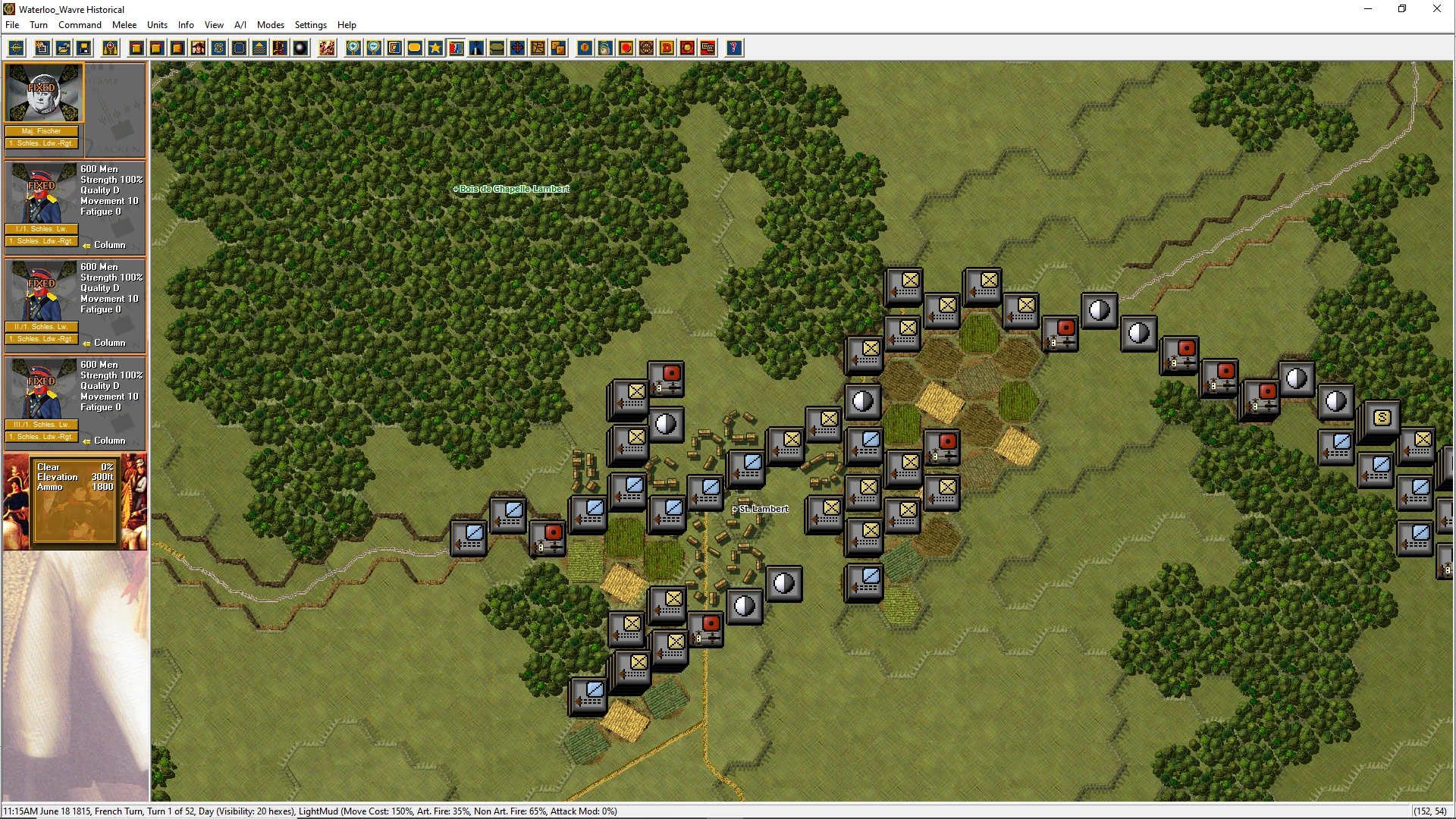The height and width of the screenshot is (819, 1456).
Task: Select the I./1. Schles. Lw. unit card
Action: coord(74,205)
